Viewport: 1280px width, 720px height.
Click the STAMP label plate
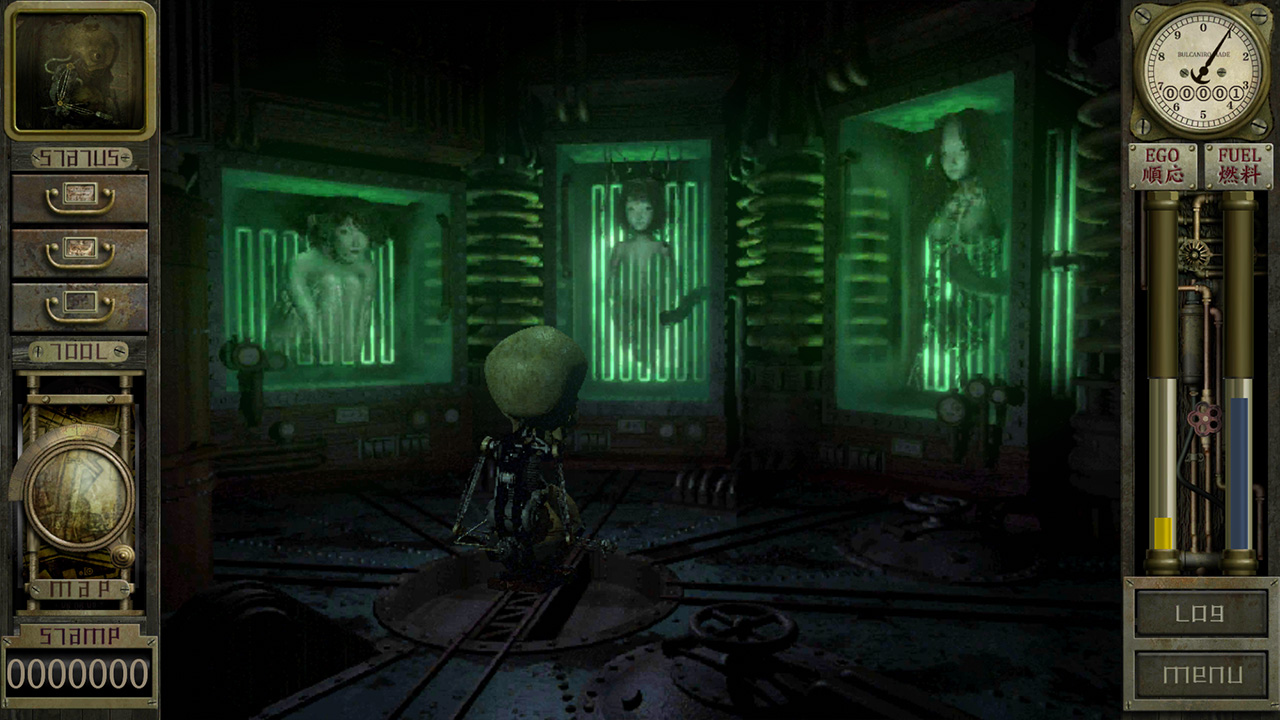78,633
